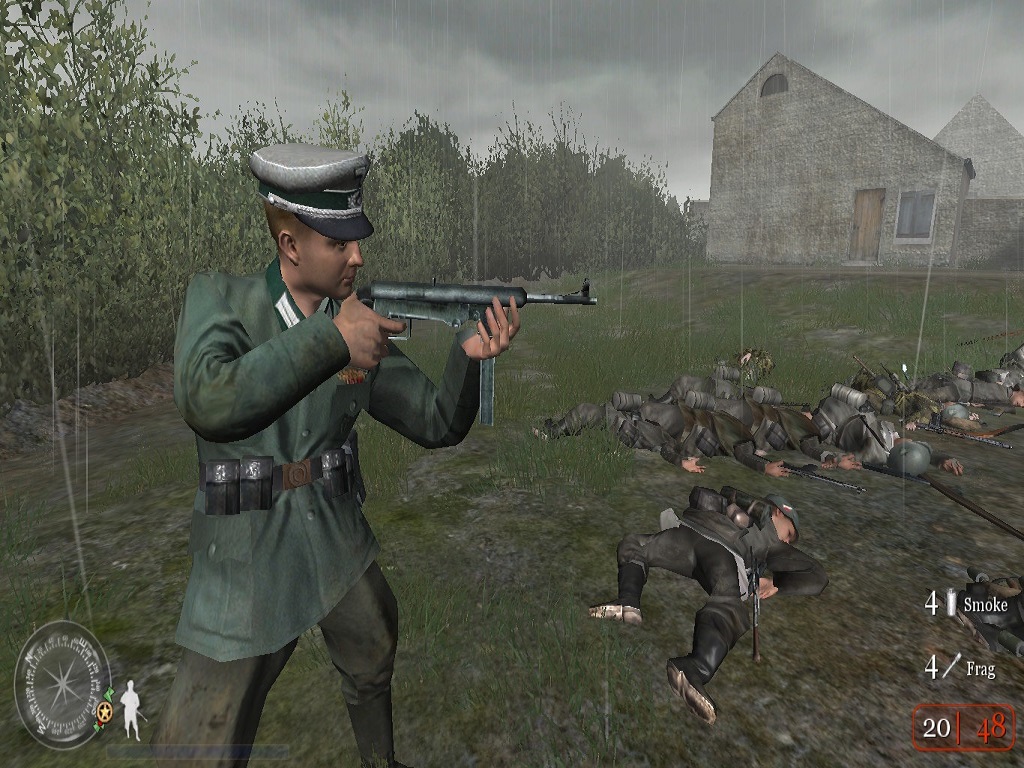Select the Frag grenade icon
1024x768 pixels.
point(953,666)
